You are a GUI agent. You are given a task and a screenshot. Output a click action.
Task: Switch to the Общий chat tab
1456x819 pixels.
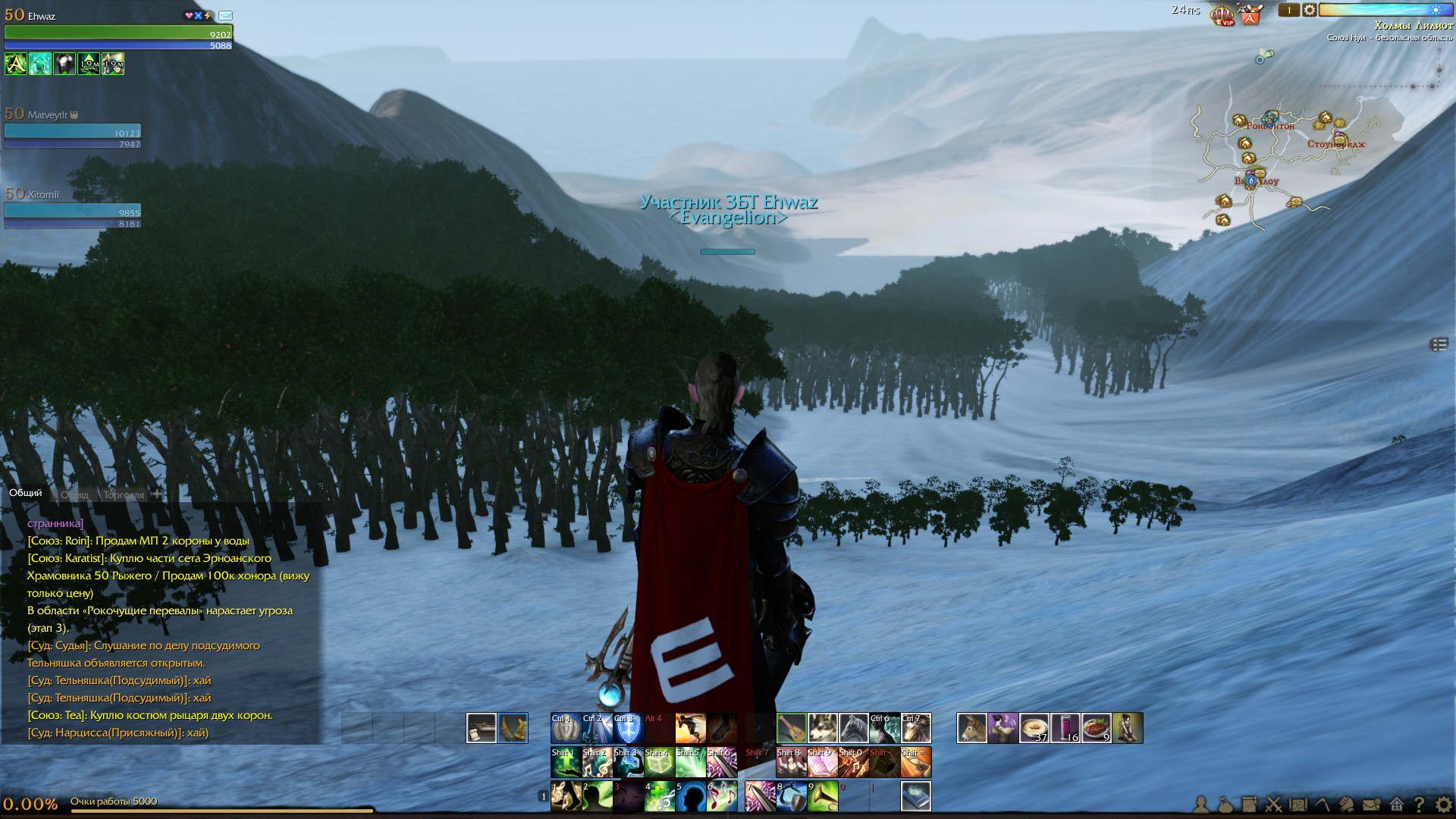[26, 493]
